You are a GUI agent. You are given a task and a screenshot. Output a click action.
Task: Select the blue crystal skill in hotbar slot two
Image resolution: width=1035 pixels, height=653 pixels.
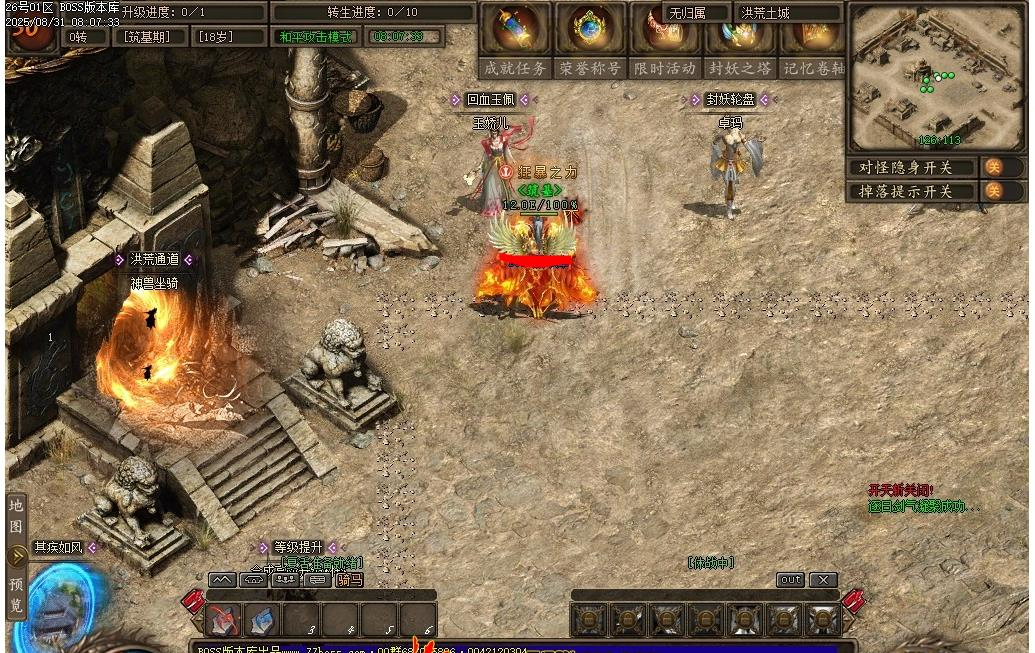(262, 620)
